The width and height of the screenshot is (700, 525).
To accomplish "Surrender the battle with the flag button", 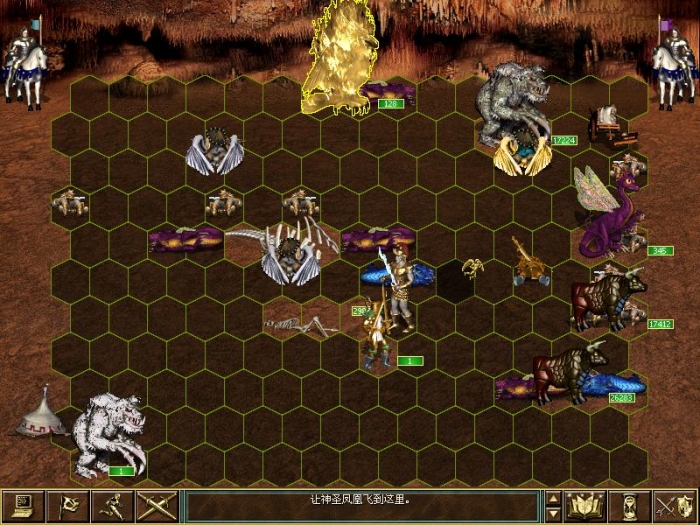I will pos(66,506).
